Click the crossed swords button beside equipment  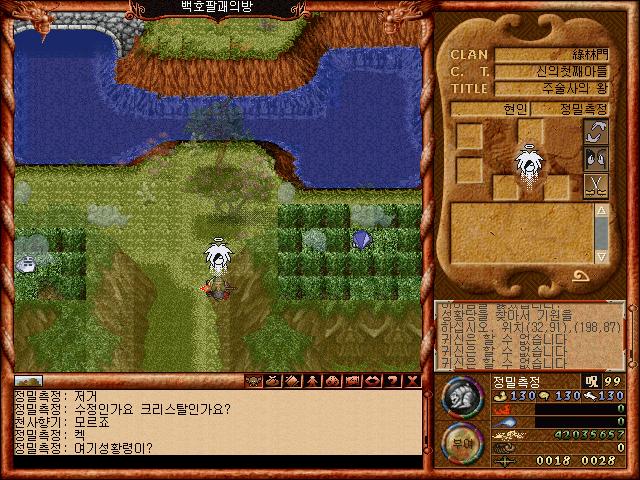(596, 185)
